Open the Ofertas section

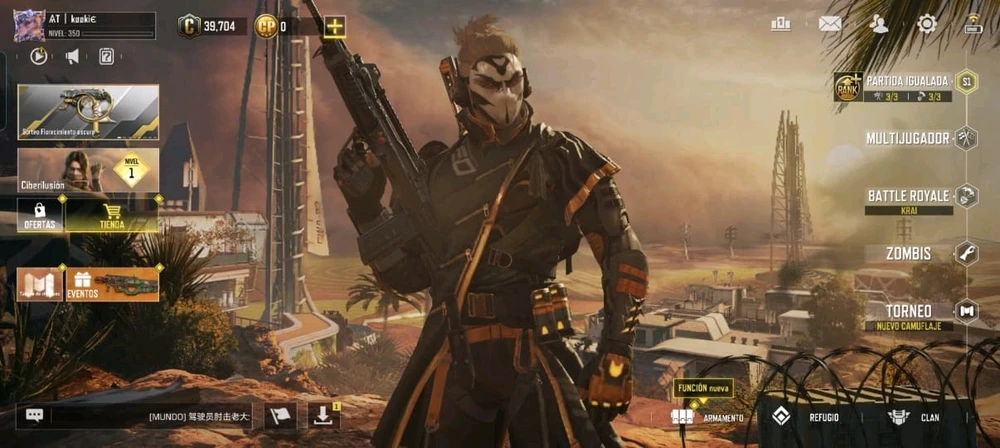39,214
